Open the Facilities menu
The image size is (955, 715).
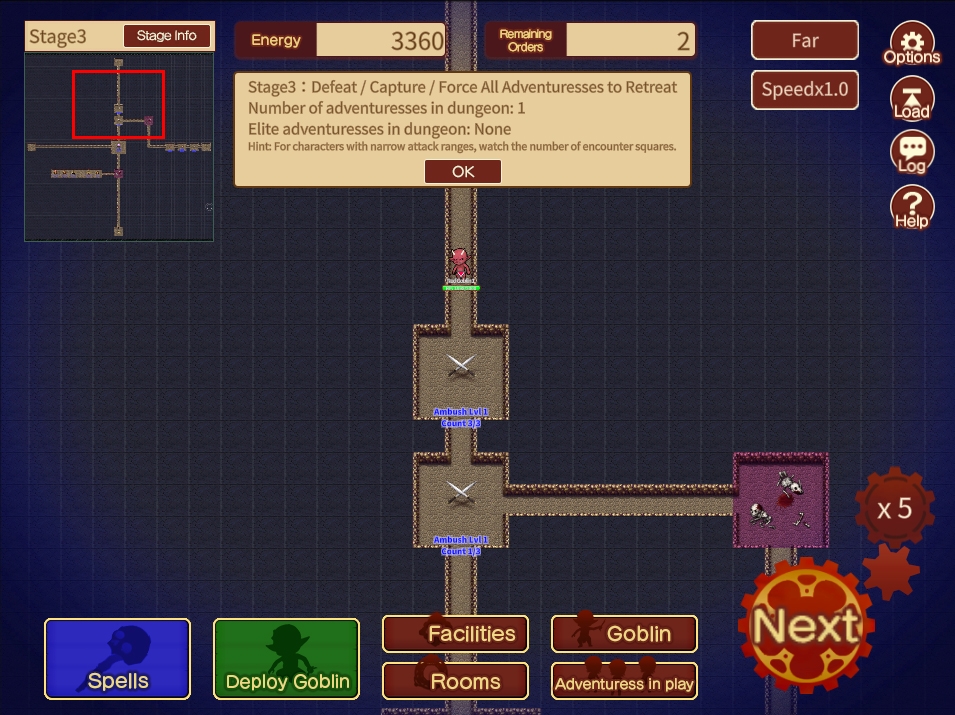tap(456, 633)
